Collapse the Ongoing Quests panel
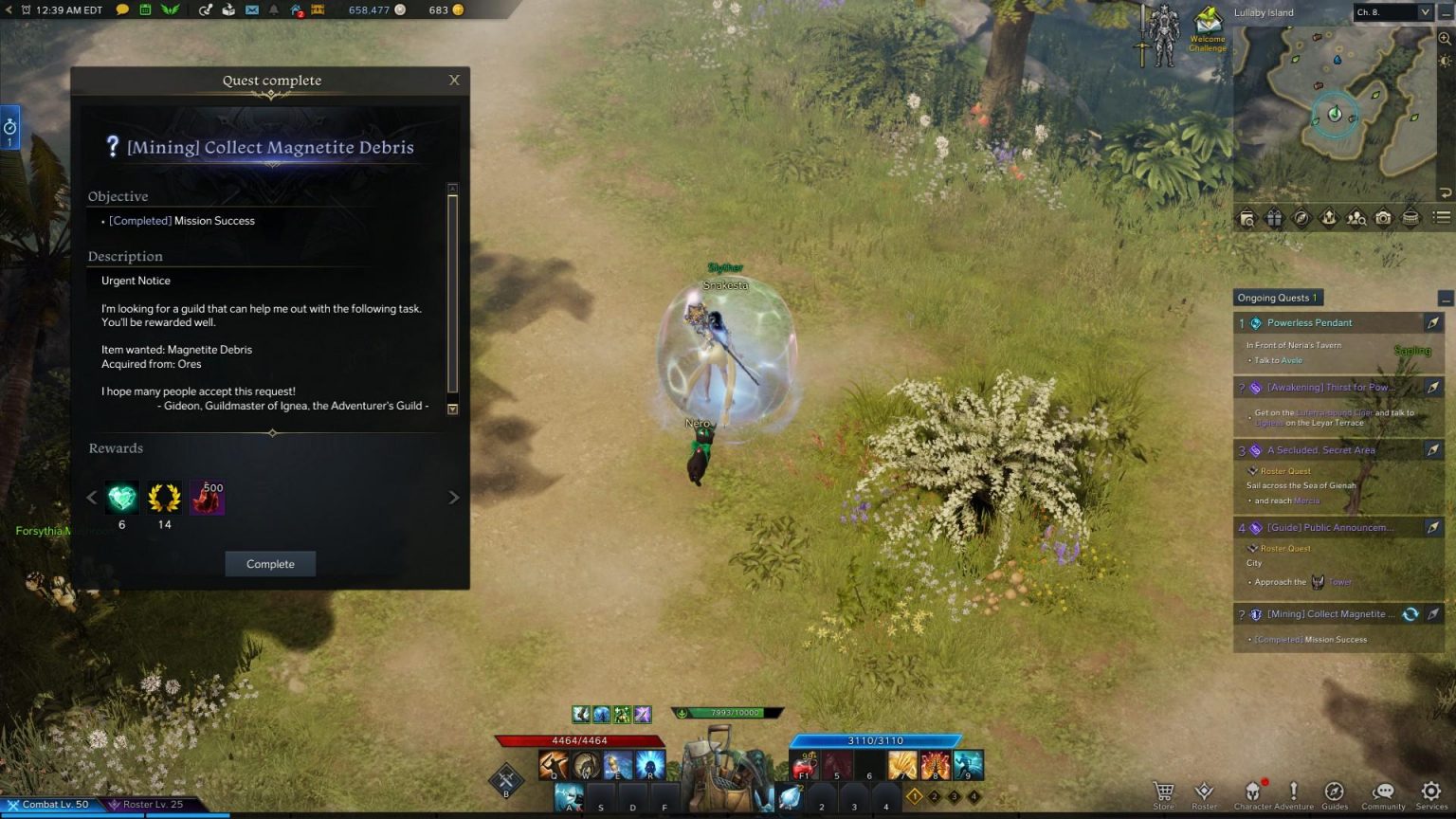 point(1445,298)
